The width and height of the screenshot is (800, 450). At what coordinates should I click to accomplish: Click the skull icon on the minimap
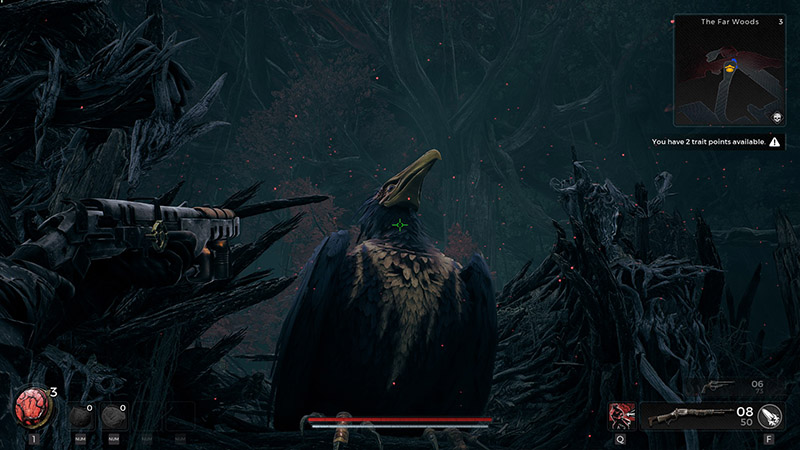tap(774, 116)
